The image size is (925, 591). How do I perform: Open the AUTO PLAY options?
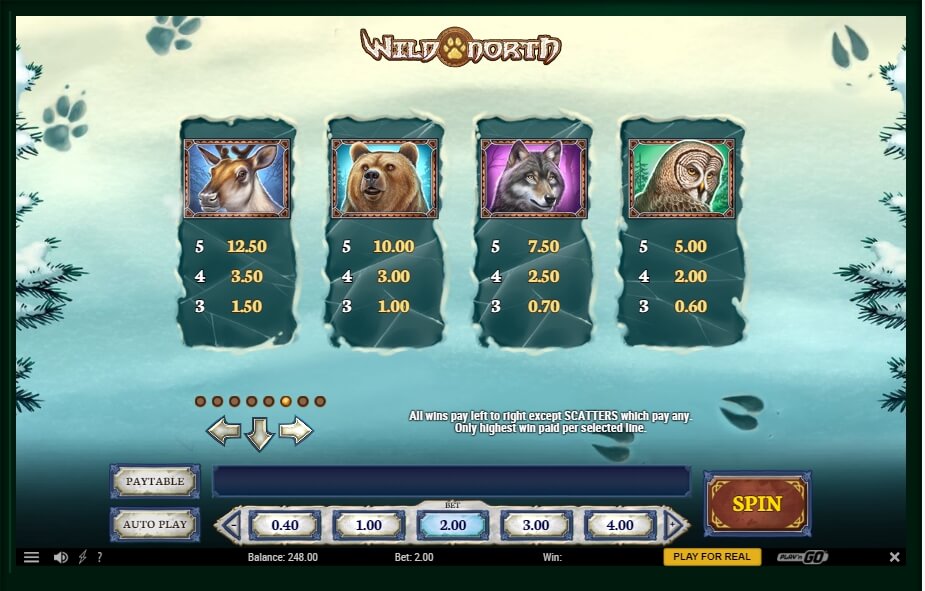[155, 524]
